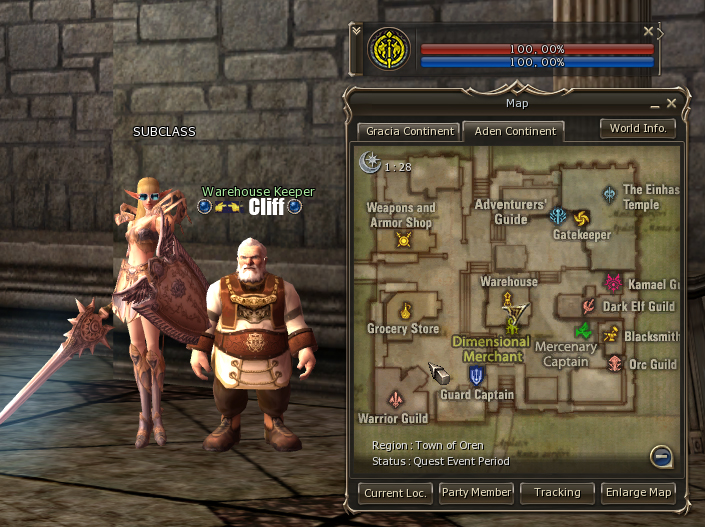Choose the Guard Captain shield marker
This screenshot has width=705, height=527.
pyautogui.click(x=477, y=376)
